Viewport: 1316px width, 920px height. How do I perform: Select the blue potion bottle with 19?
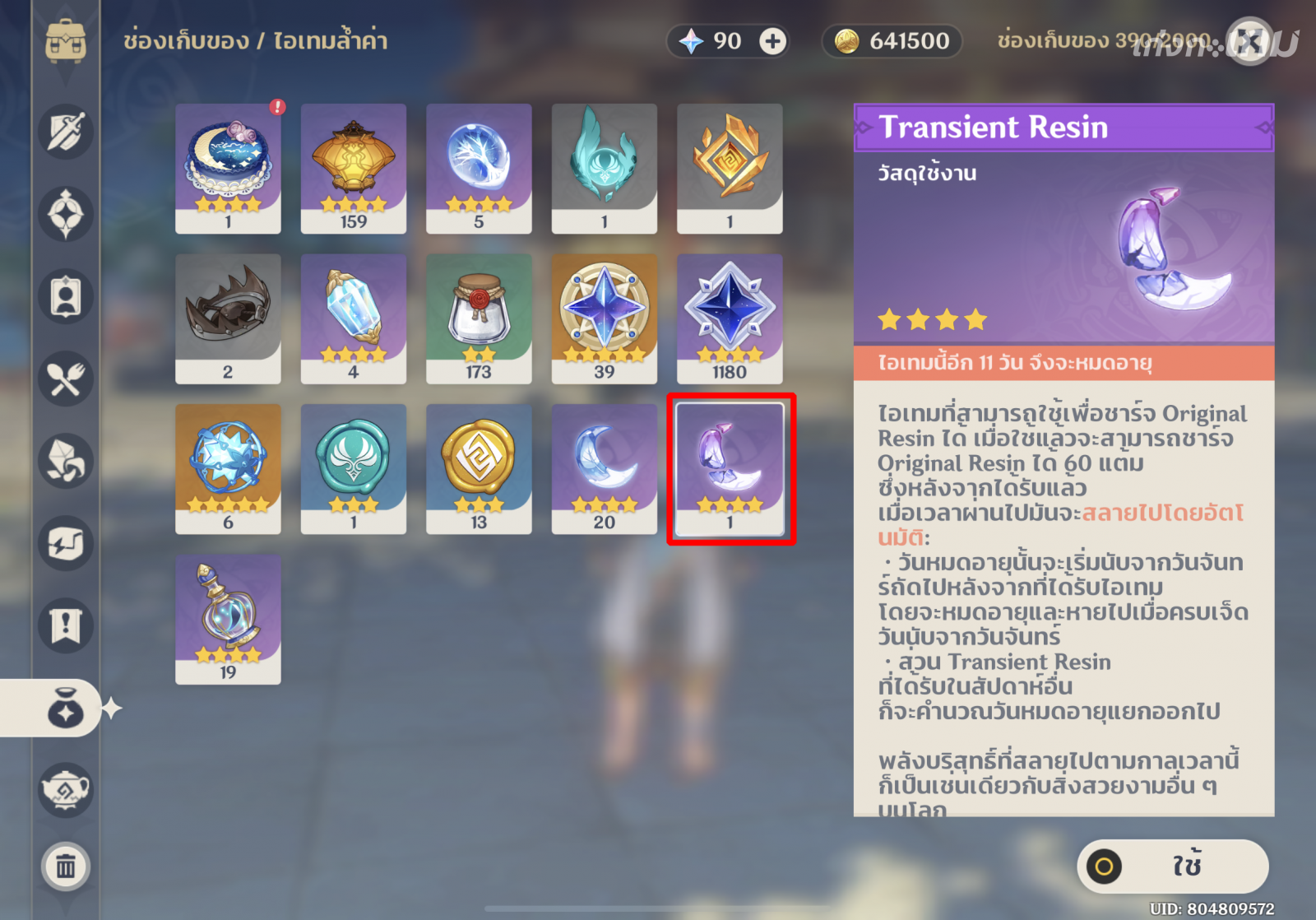pyautogui.click(x=228, y=619)
